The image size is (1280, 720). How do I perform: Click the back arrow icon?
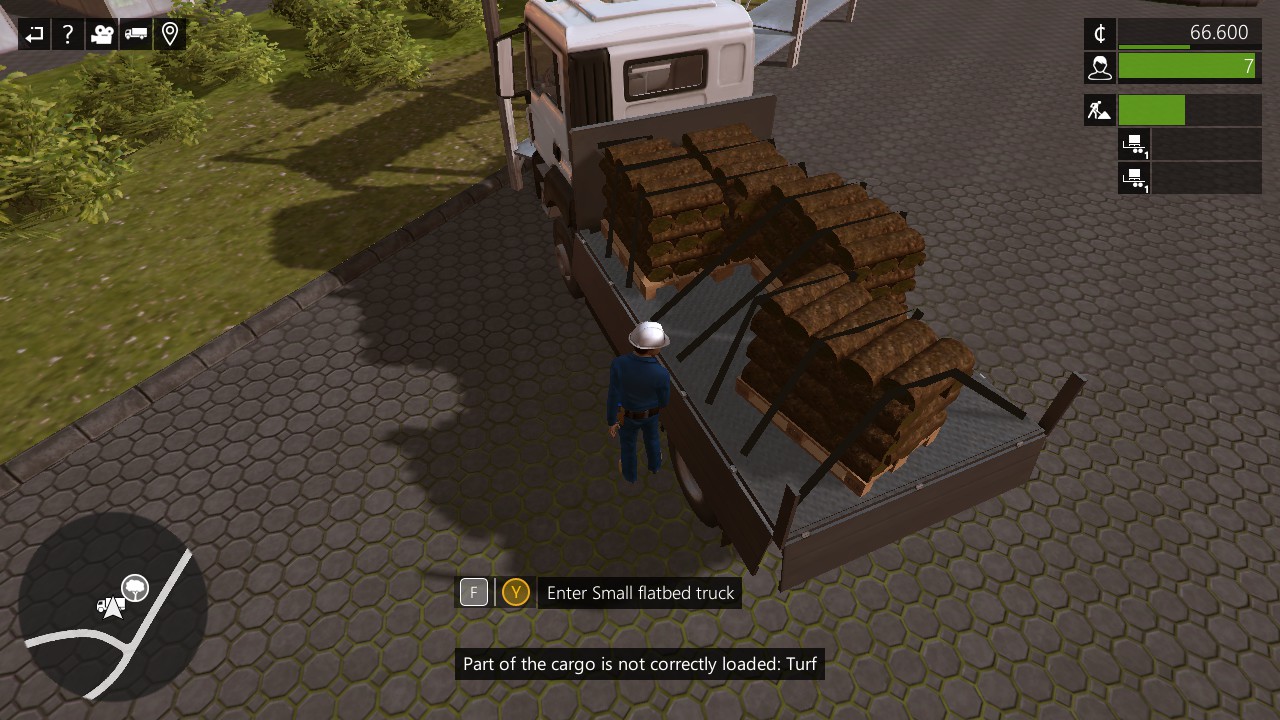coord(34,35)
